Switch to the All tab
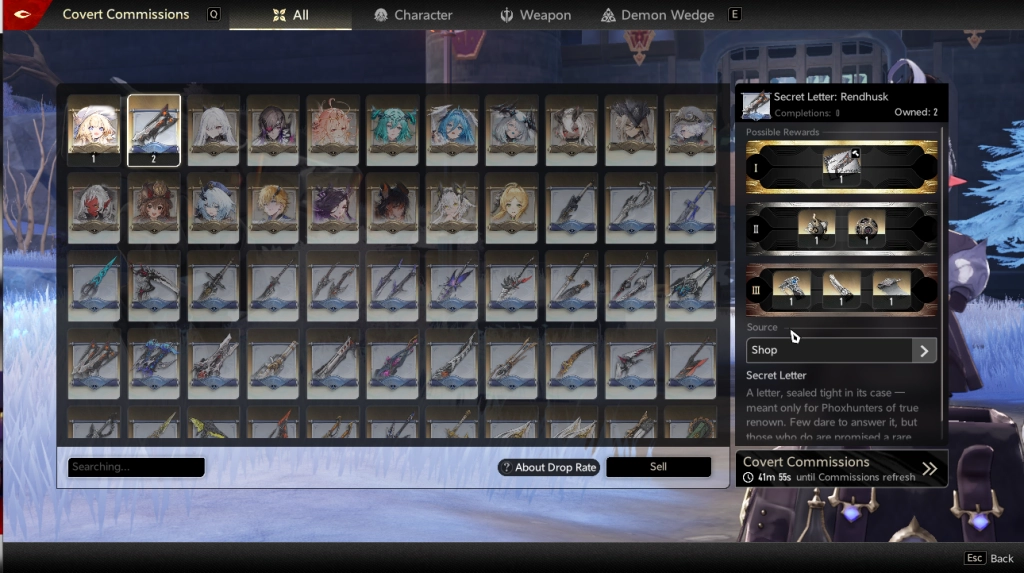This screenshot has width=1024, height=573. [x=290, y=15]
